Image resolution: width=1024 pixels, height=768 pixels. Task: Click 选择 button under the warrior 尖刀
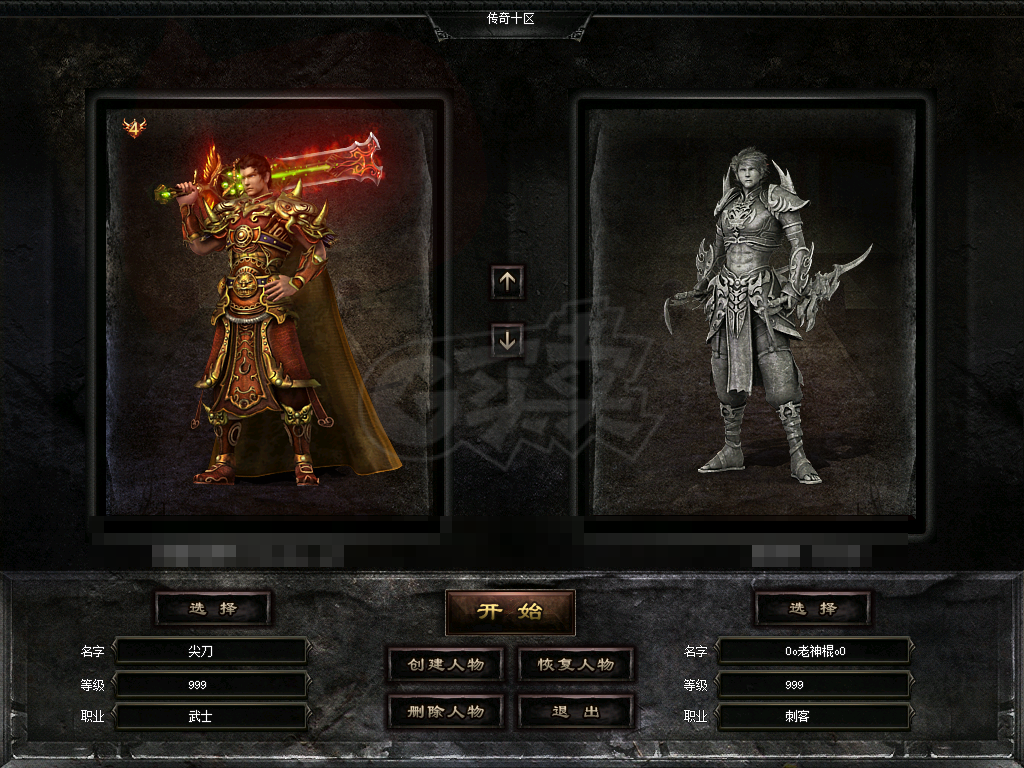[x=213, y=608]
